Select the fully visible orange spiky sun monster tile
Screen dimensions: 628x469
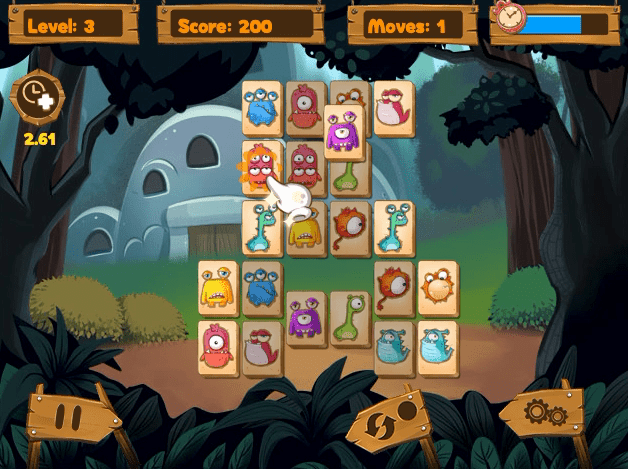437,288
